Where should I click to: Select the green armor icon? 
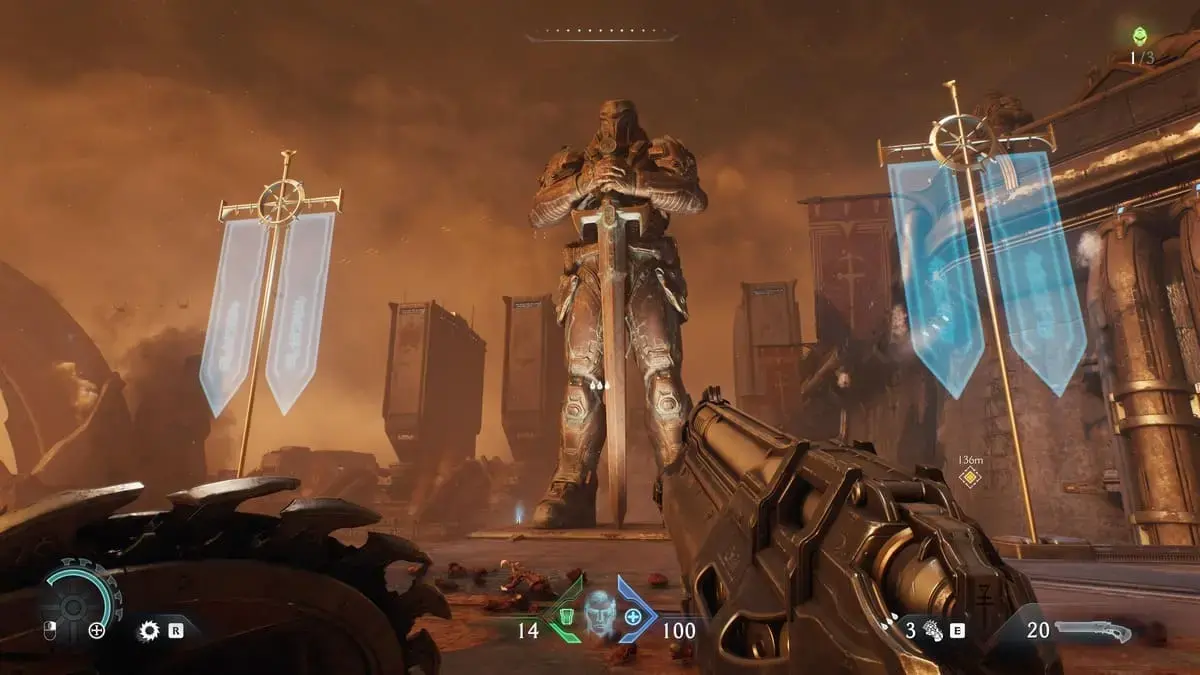click(x=566, y=618)
